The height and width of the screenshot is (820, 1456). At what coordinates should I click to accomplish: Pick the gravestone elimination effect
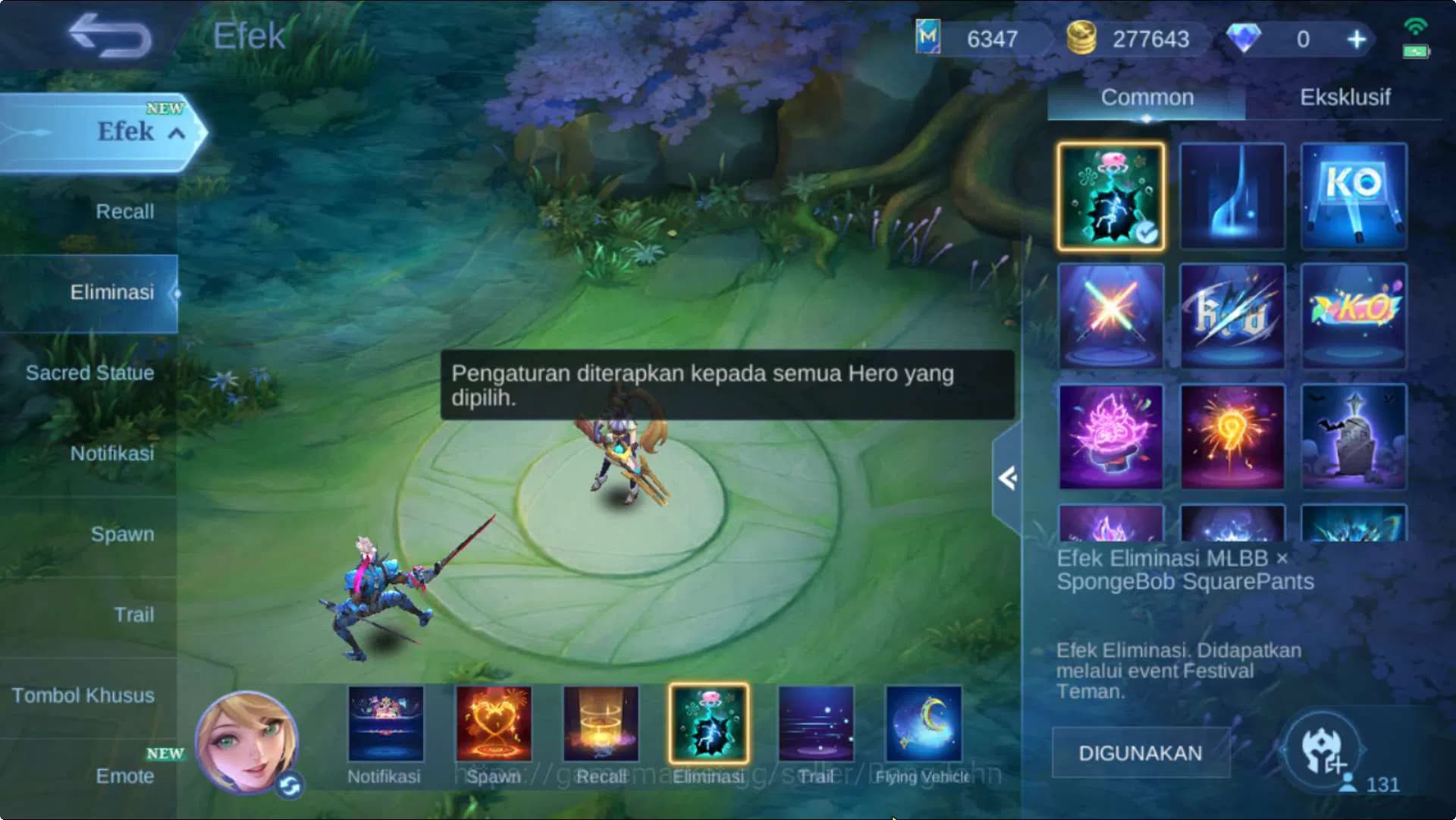tap(1352, 436)
